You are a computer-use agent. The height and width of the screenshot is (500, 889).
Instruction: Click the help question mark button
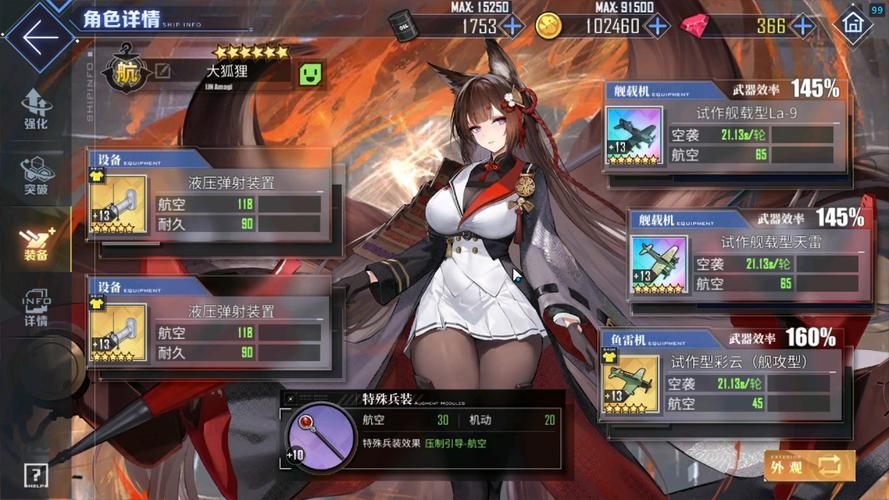point(36,475)
